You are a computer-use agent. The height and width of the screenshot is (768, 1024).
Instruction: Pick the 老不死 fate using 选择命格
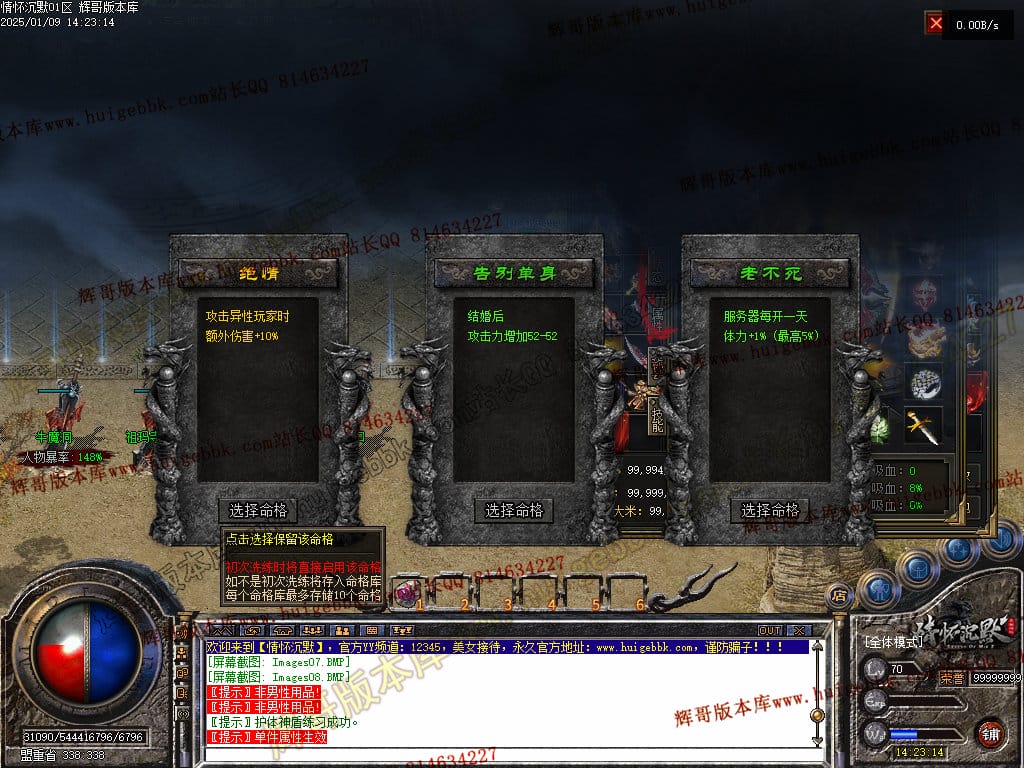pos(770,510)
